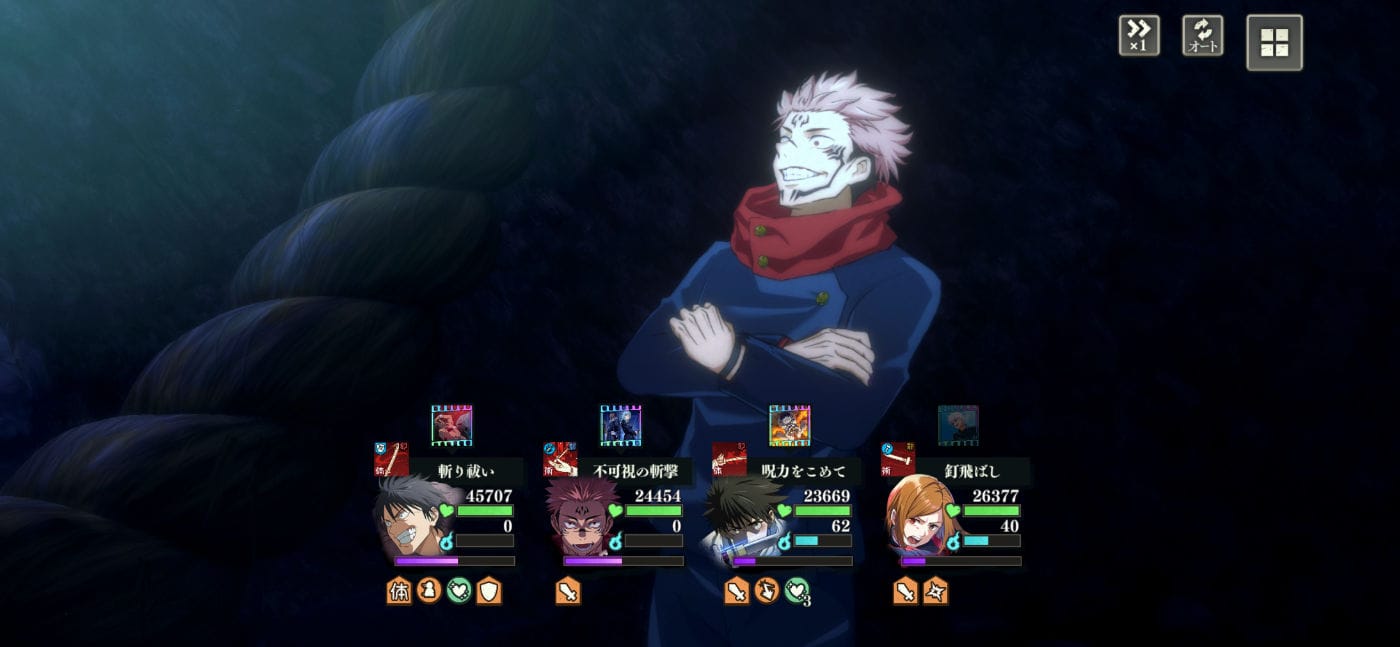Pick the 釘飛ばし skill label

972,471
